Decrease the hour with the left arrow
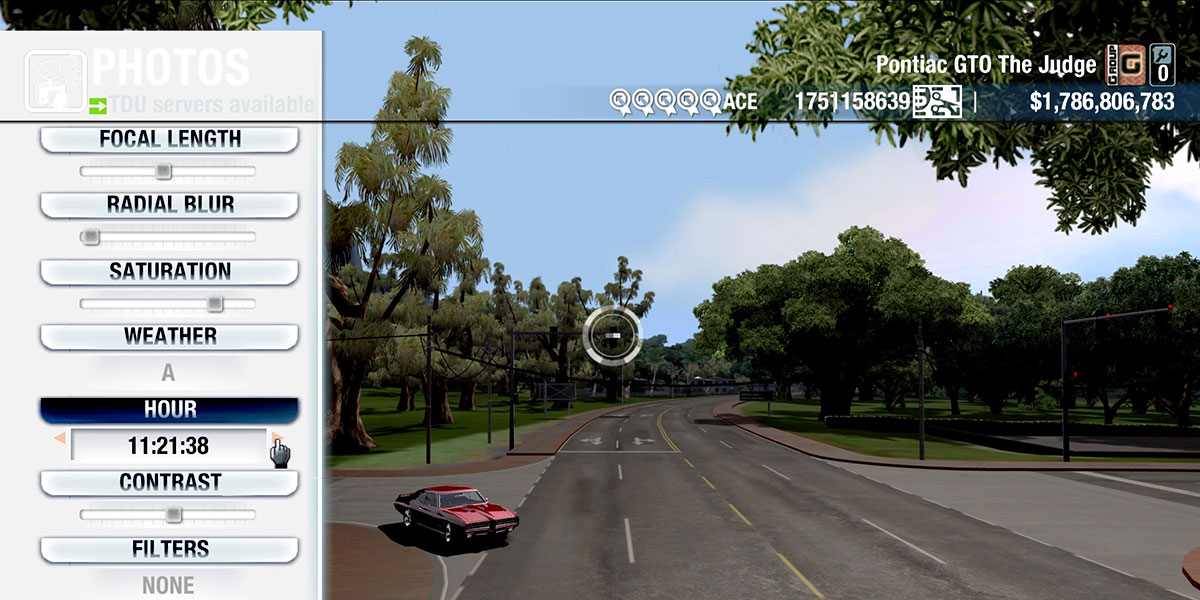 point(60,439)
